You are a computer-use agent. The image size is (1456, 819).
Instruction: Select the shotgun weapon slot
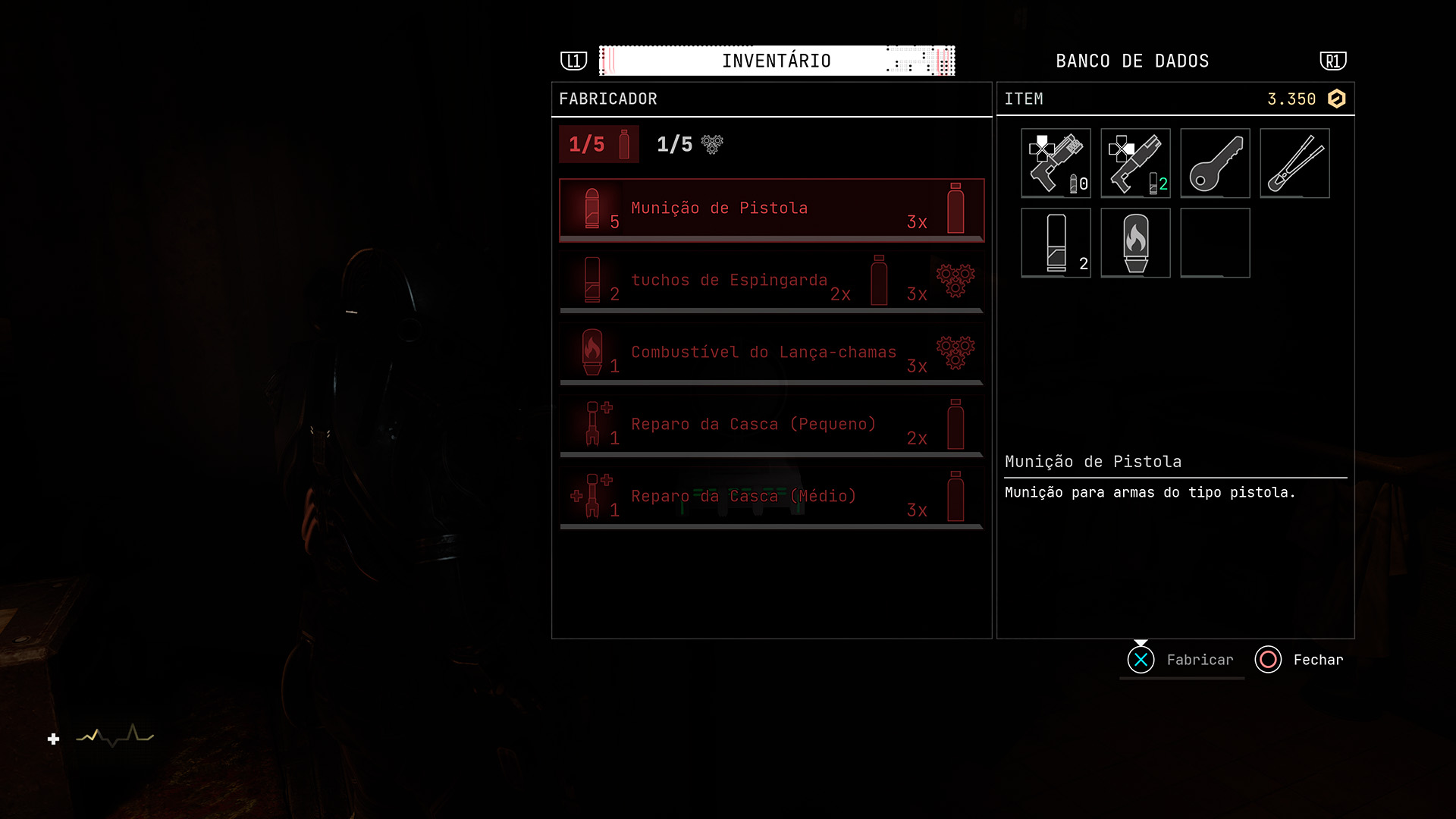[1135, 163]
